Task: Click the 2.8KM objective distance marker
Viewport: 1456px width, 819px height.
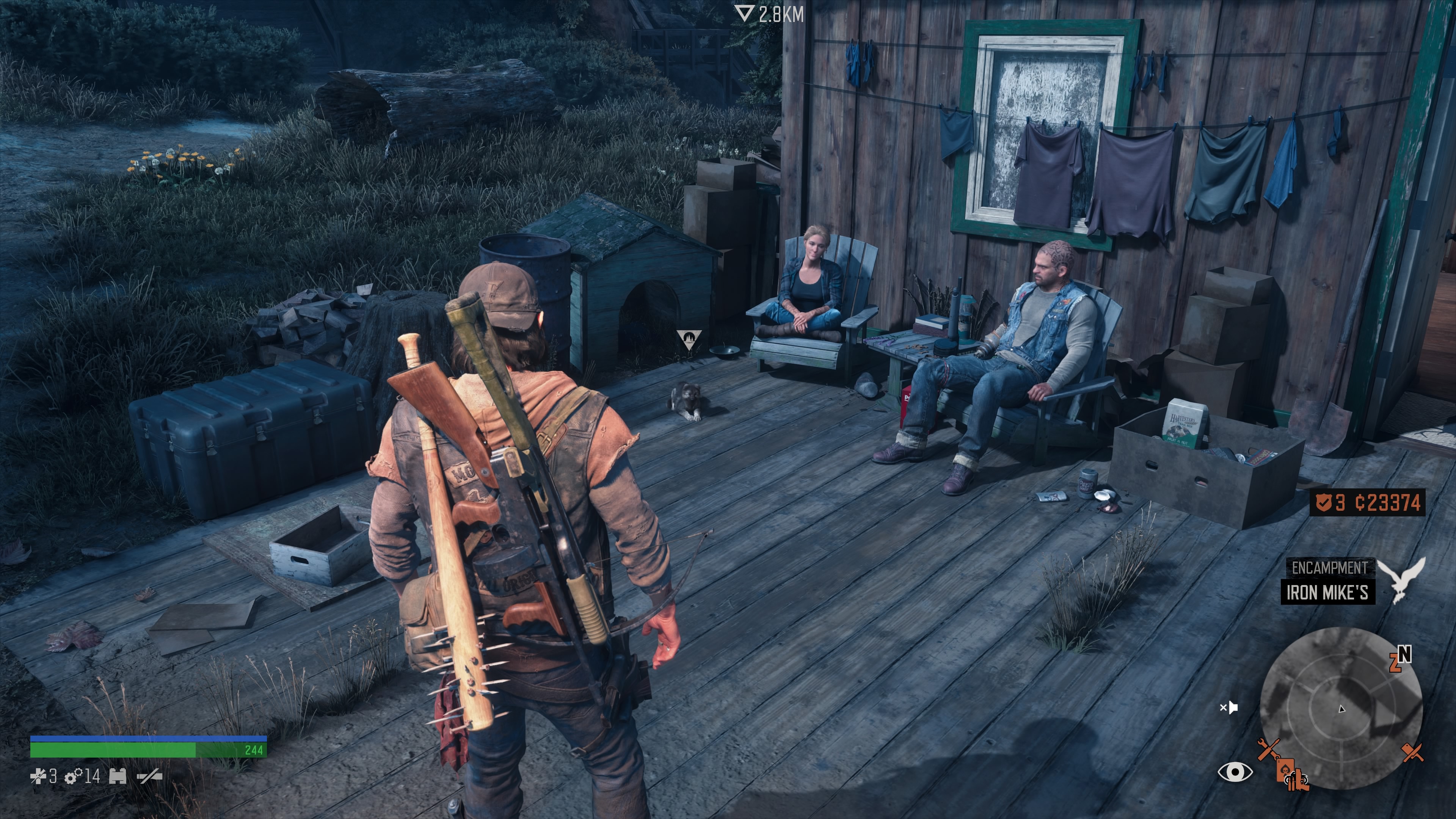Action: tap(770, 14)
